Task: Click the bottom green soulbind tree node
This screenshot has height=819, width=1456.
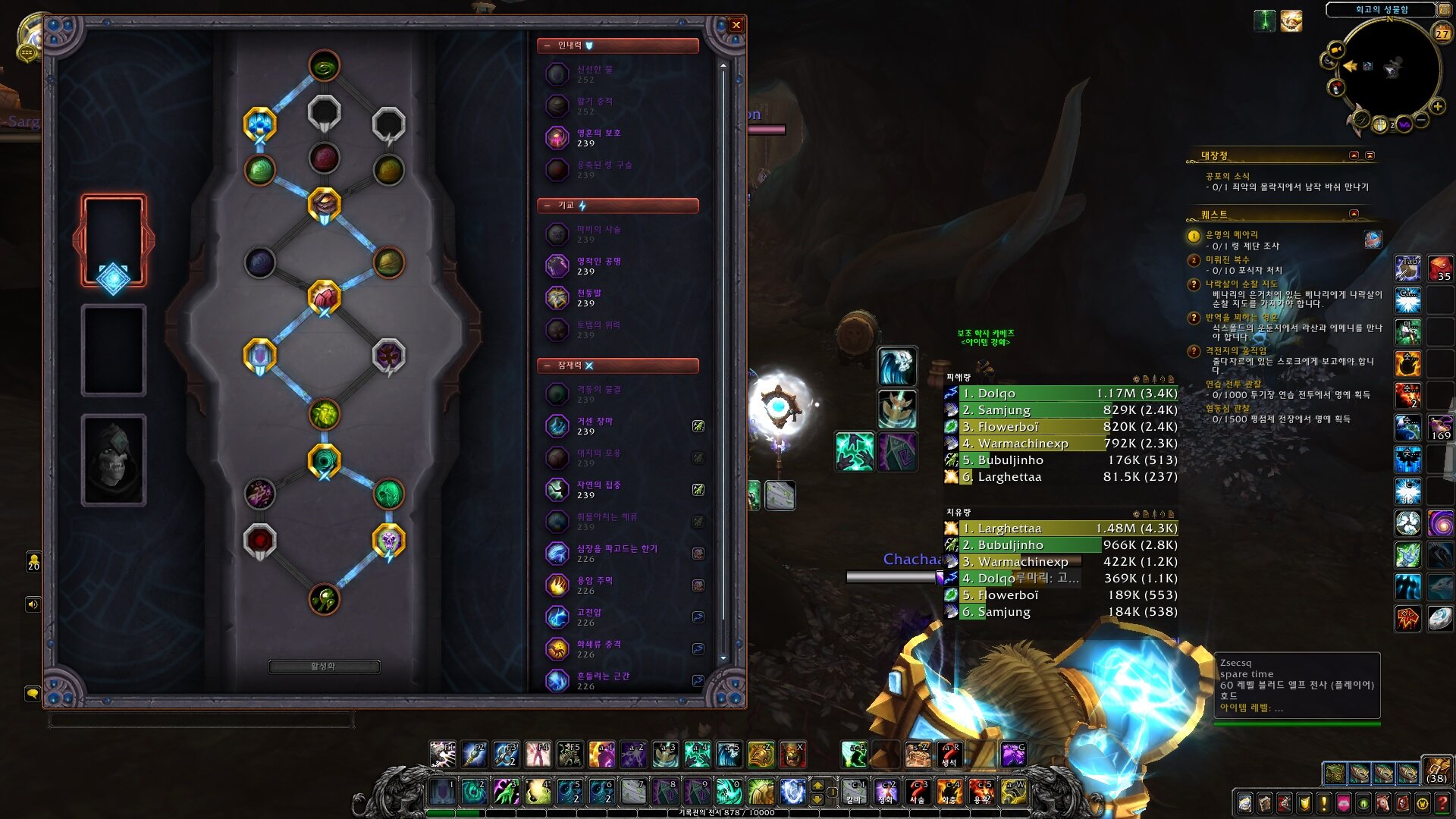Action: click(324, 600)
